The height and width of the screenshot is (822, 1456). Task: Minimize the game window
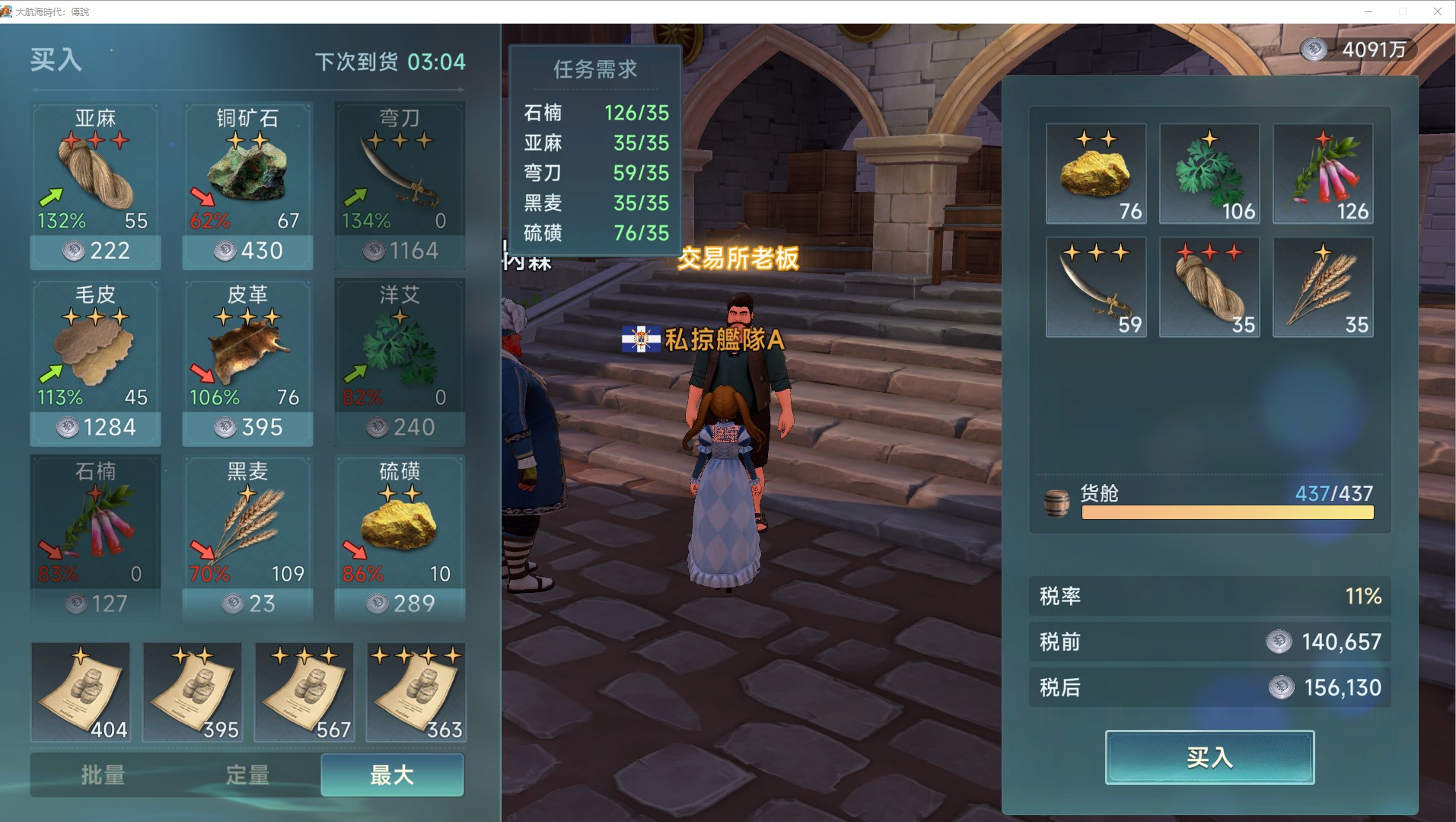click(x=1368, y=11)
